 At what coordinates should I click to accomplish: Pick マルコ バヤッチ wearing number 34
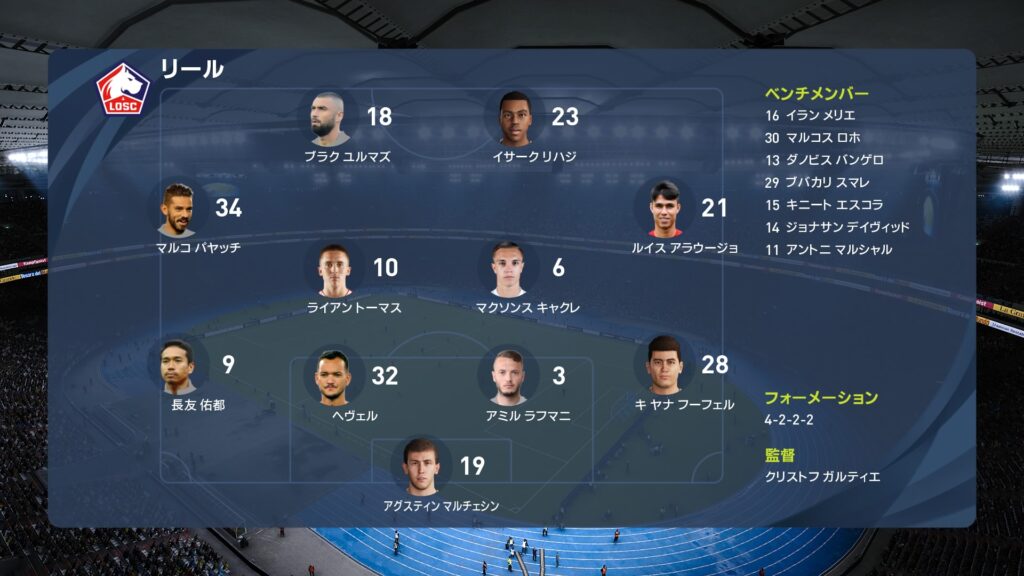tap(178, 209)
